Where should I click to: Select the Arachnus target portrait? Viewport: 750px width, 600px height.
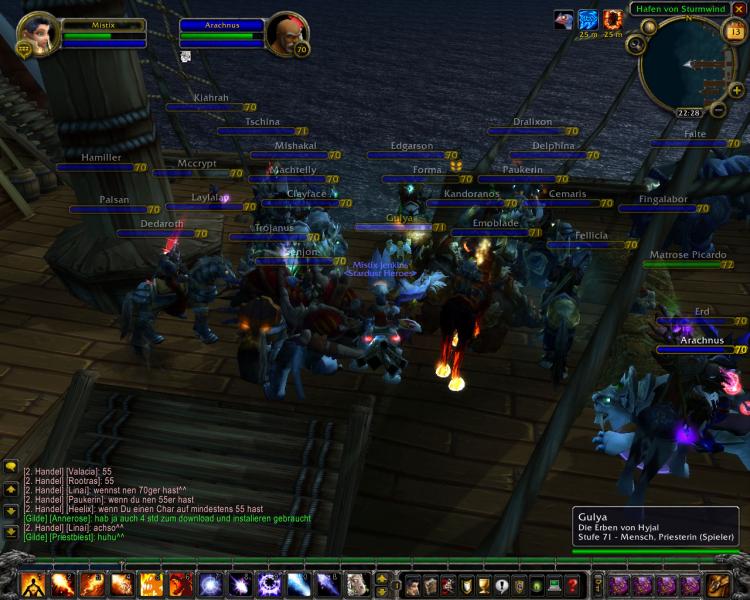(x=284, y=35)
